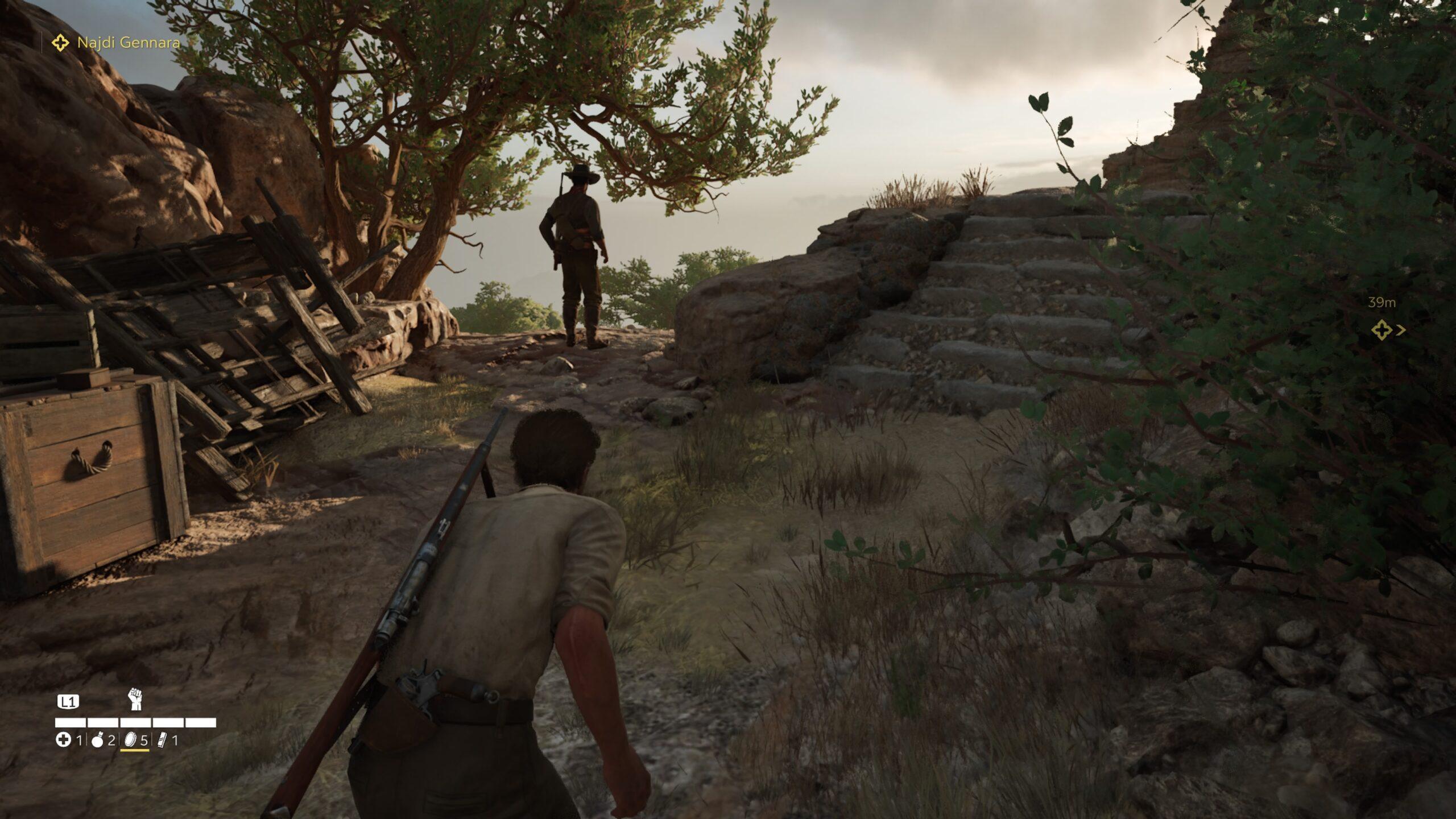The width and height of the screenshot is (1456, 819).
Task: Choose the round flask throwable icon
Action: pyautogui.click(x=97, y=740)
